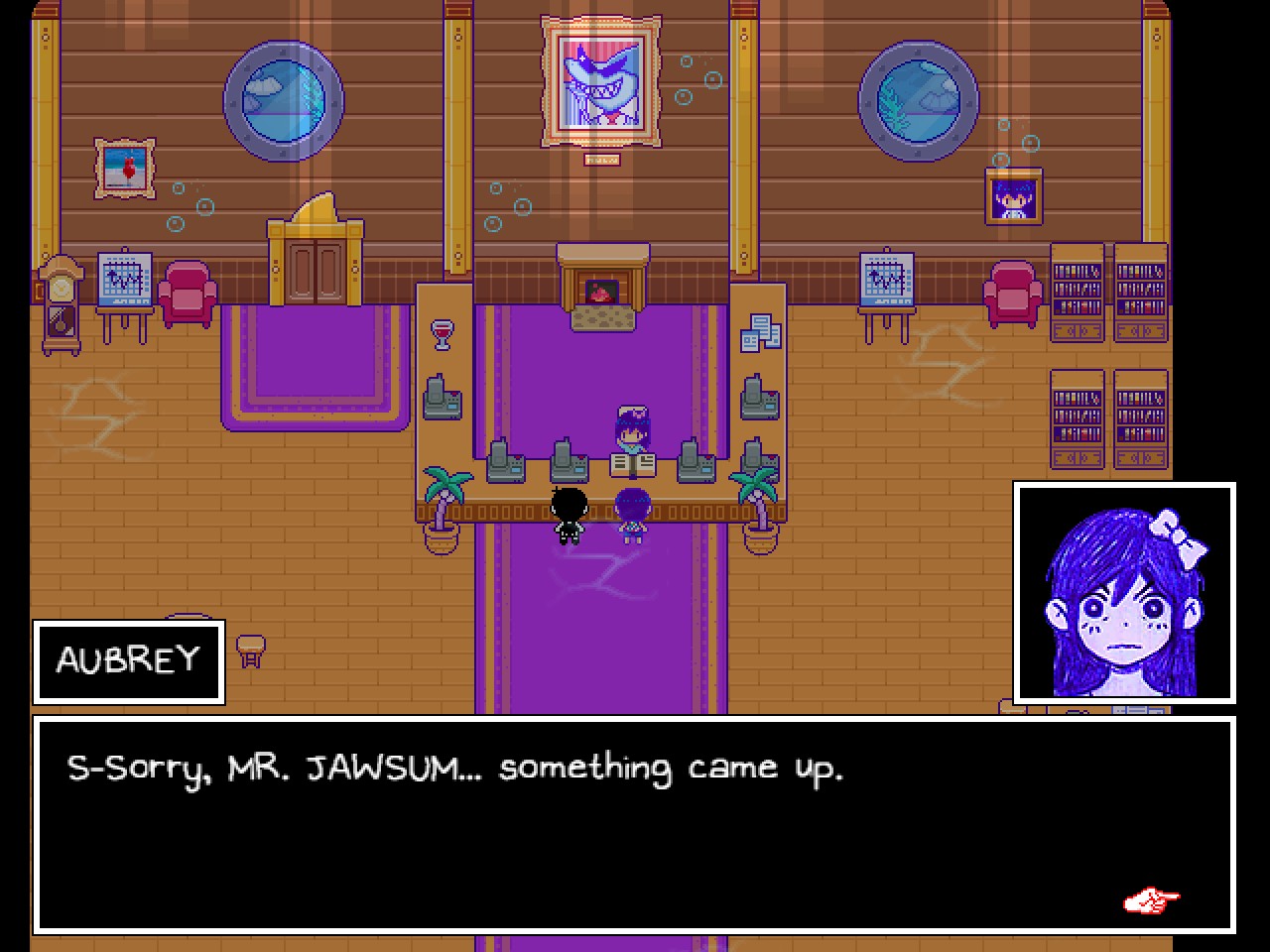
Task: Toggle the right porthole window with seaweed
Action: click(918, 99)
